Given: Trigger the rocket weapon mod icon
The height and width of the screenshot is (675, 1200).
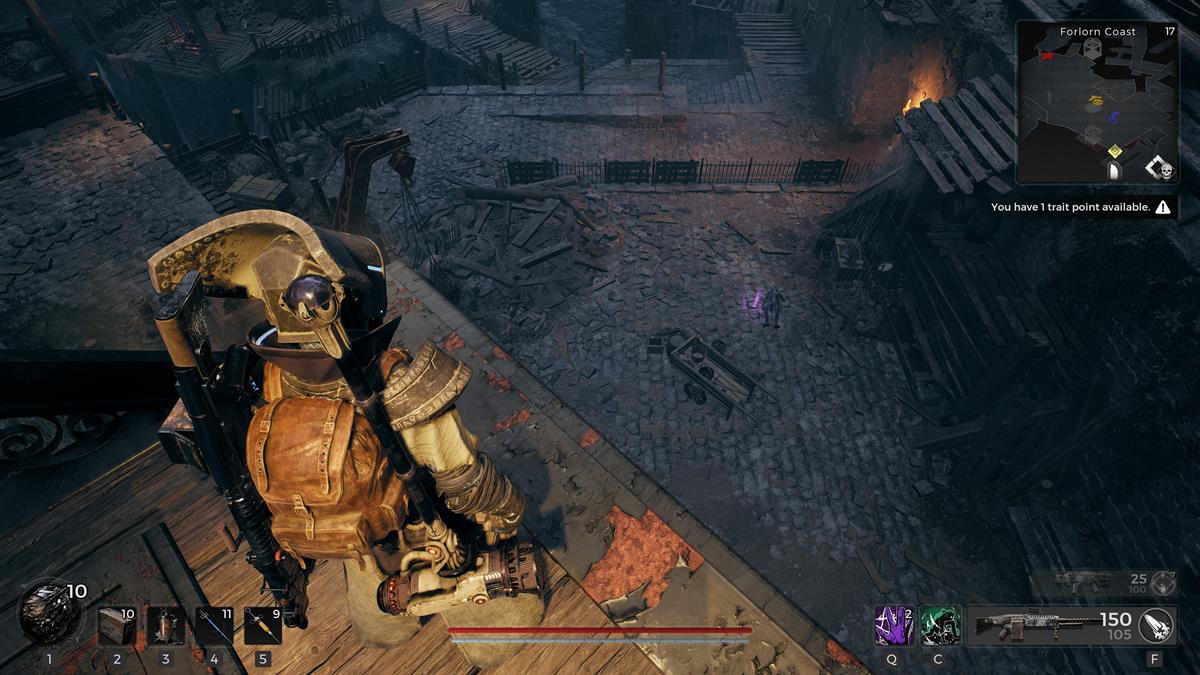Looking at the screenshot, I should pos(1155,625).
